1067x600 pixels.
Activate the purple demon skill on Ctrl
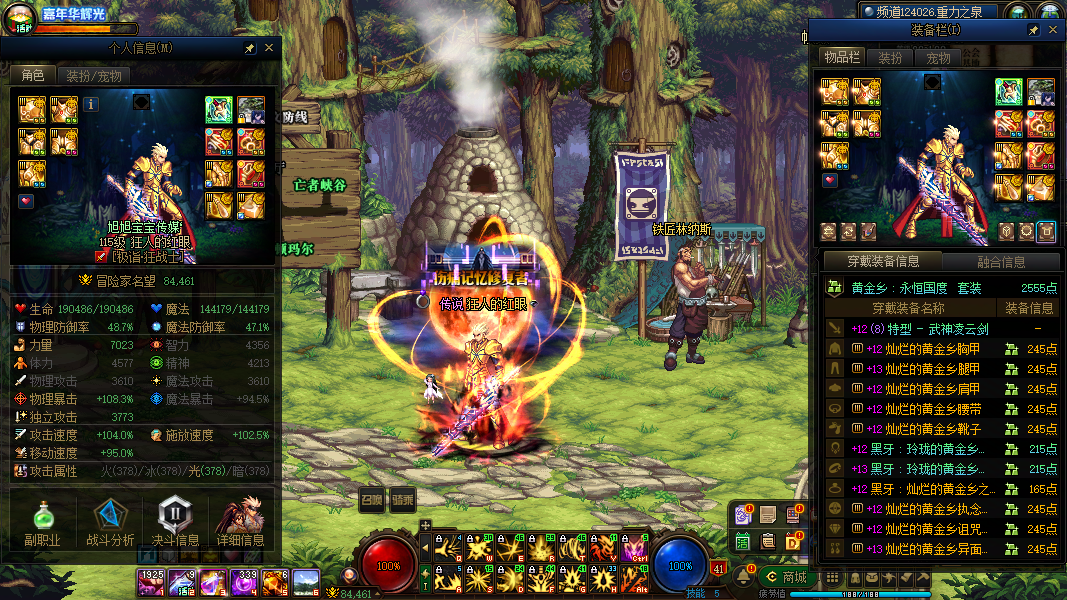634,549
